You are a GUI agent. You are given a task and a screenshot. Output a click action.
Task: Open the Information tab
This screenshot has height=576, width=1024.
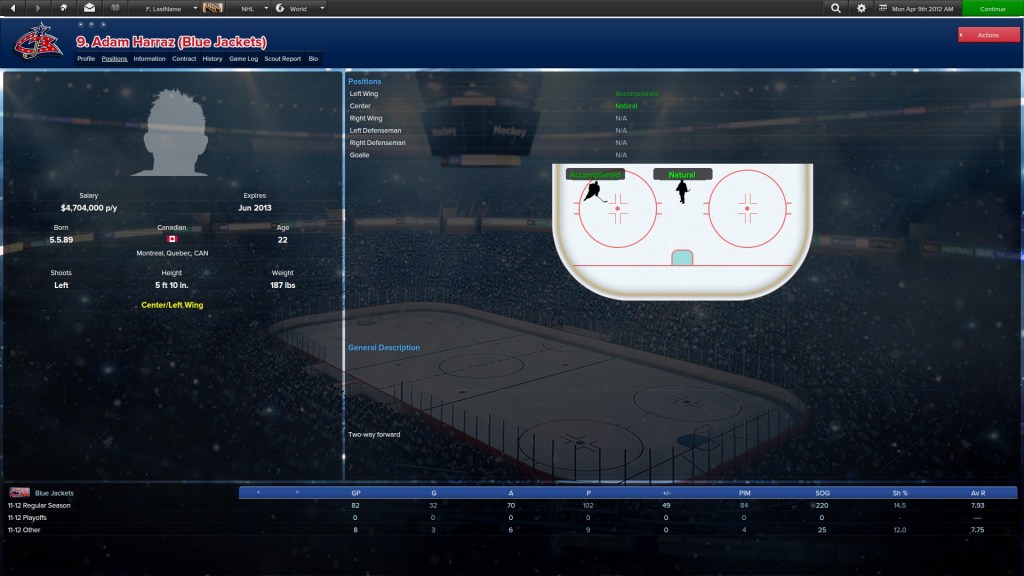coord(149,59)
